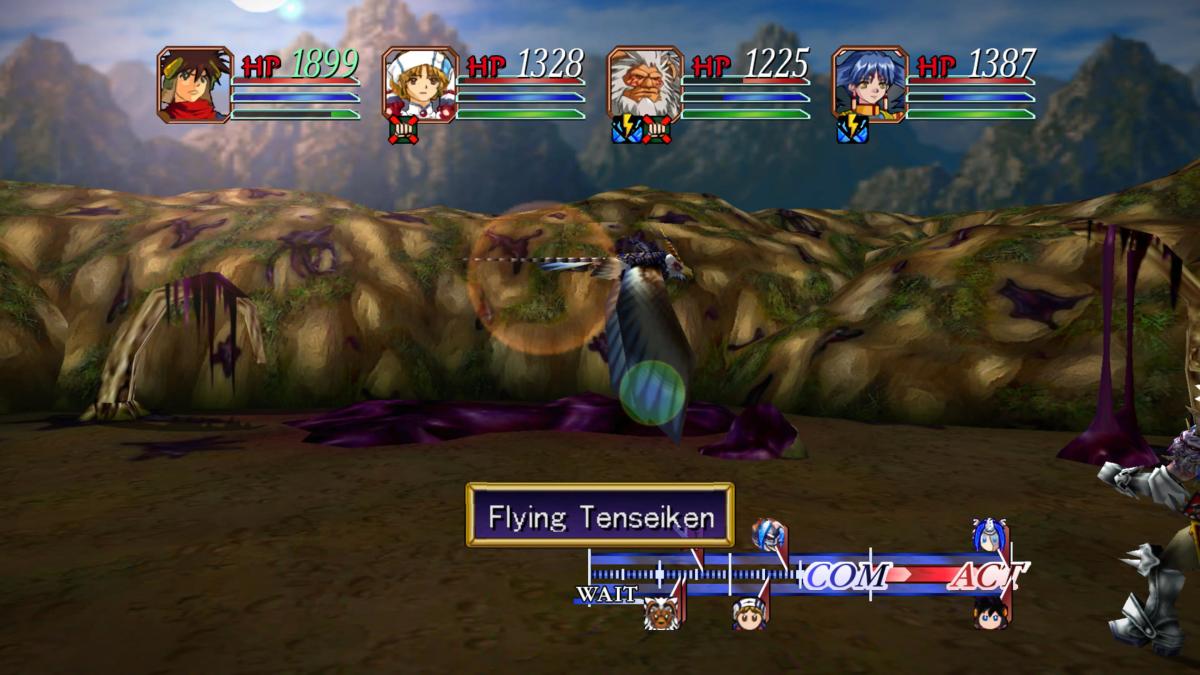
Task: Select the armored knight marker on the turn gauge
Action: [767, 534]
